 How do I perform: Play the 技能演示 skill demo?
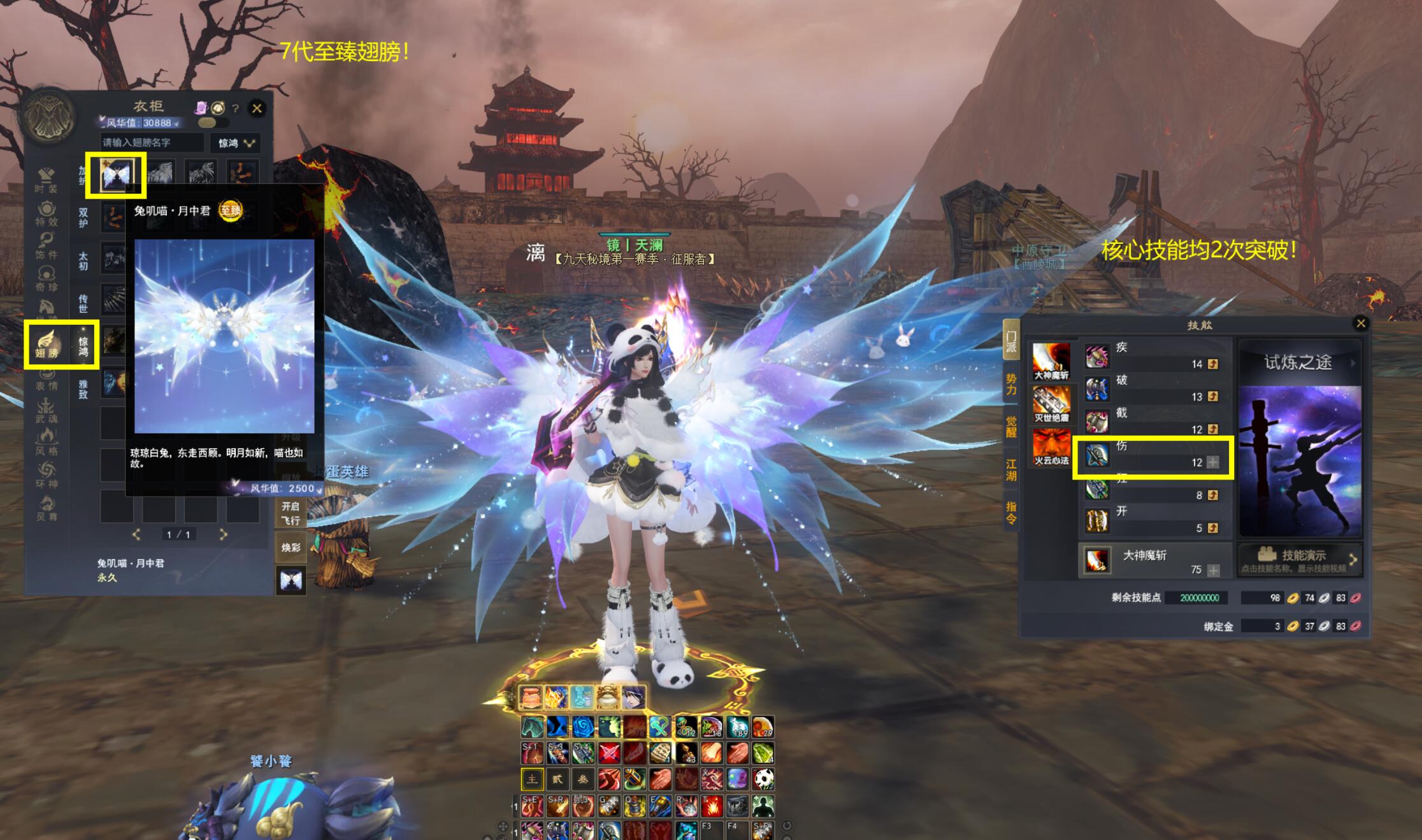click(x=1300, y=559)
